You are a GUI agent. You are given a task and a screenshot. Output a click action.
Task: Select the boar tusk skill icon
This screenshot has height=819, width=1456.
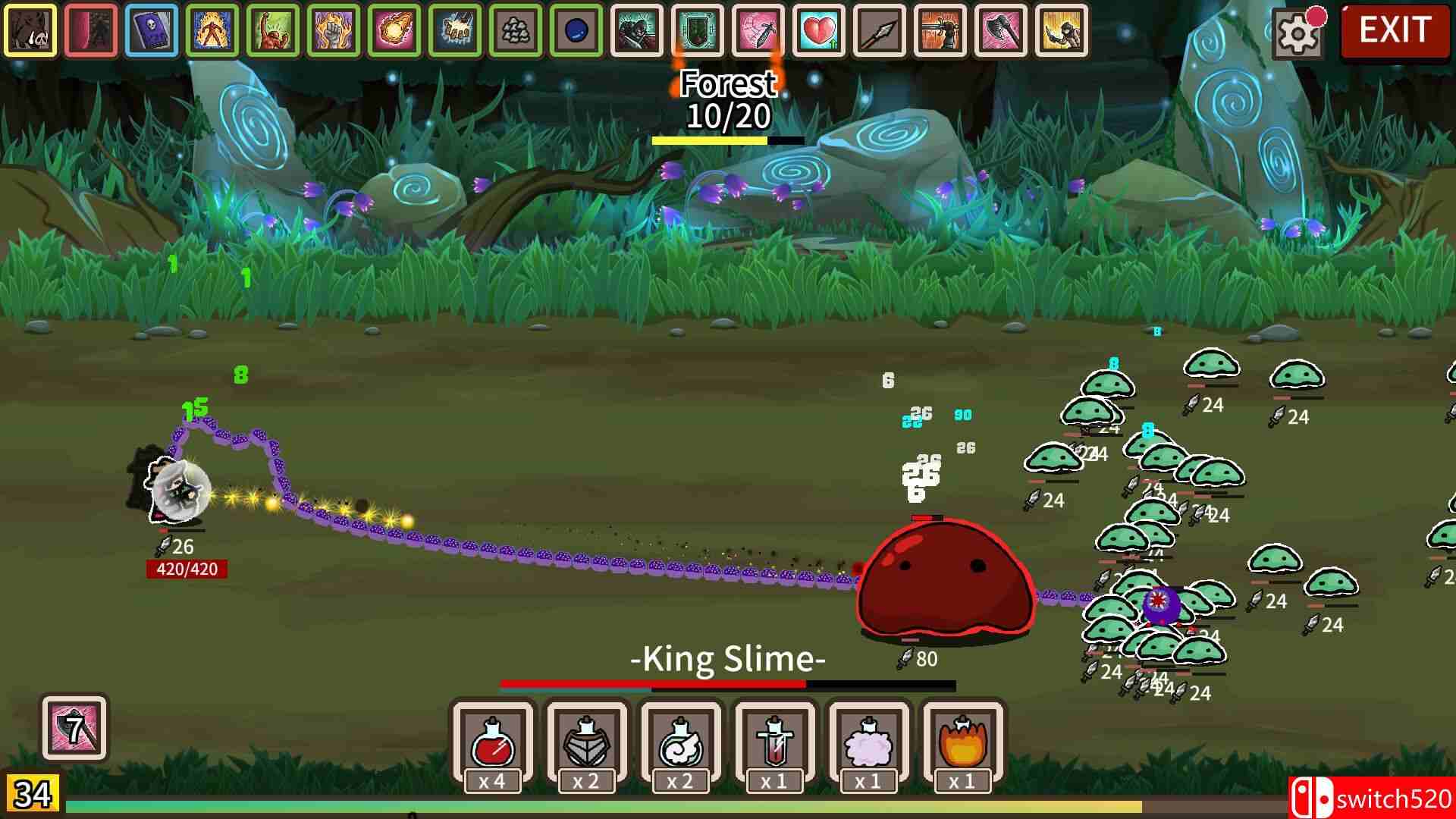point(30,31)
